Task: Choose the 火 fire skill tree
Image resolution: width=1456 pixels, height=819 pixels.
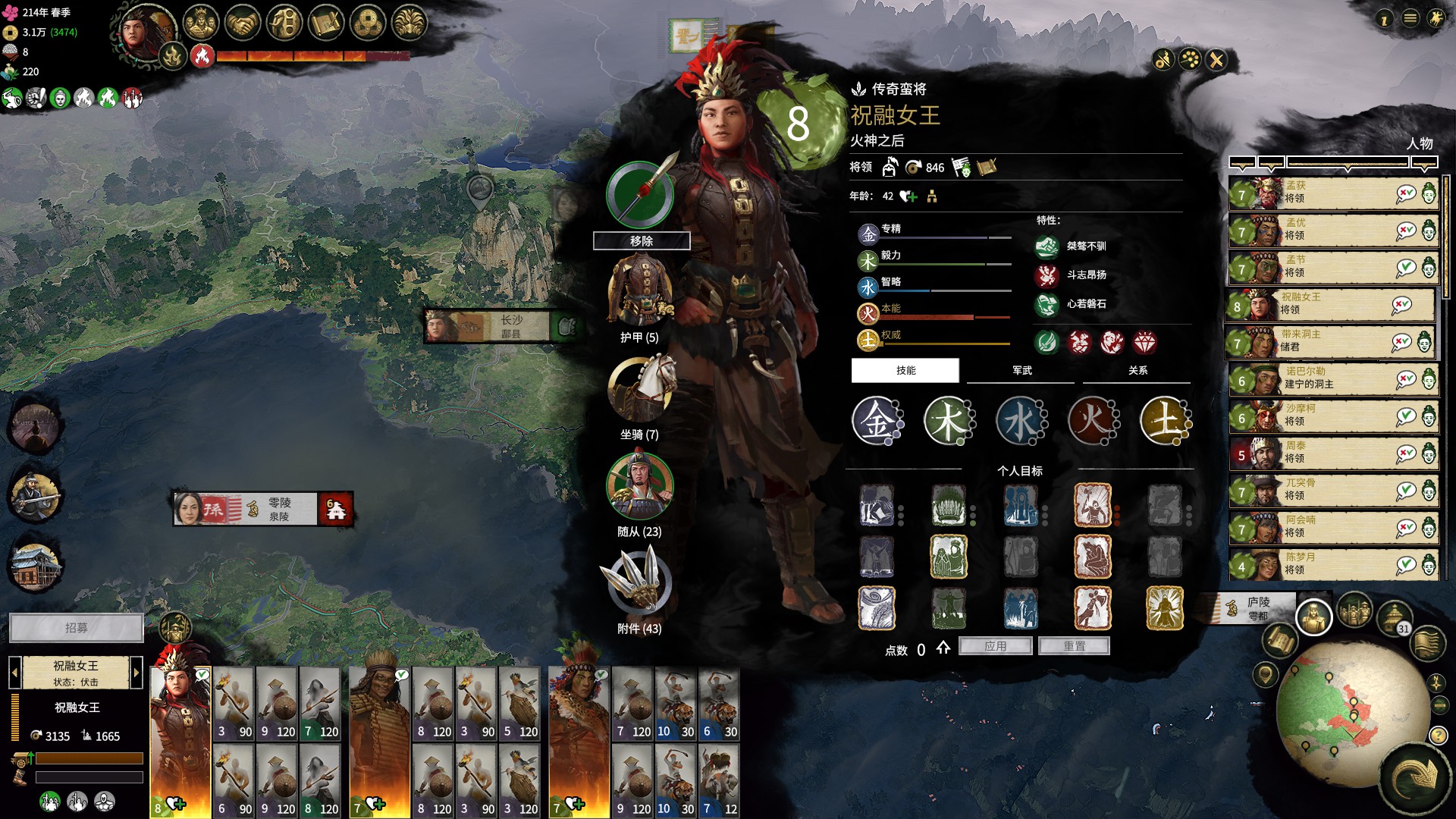Action: click(1093, 421)
